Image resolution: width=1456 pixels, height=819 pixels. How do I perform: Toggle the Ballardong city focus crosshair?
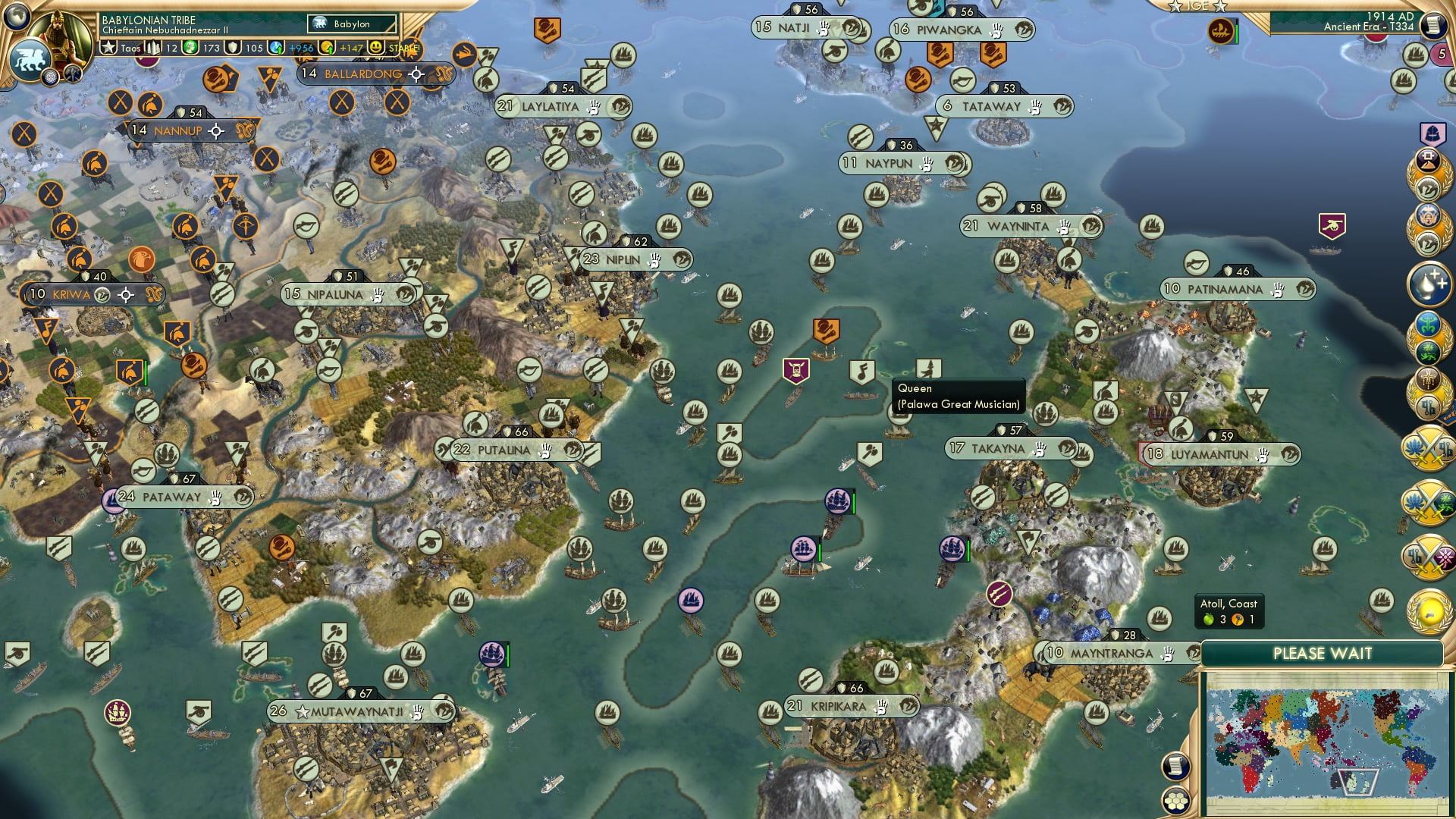click(x=415, y=75)
